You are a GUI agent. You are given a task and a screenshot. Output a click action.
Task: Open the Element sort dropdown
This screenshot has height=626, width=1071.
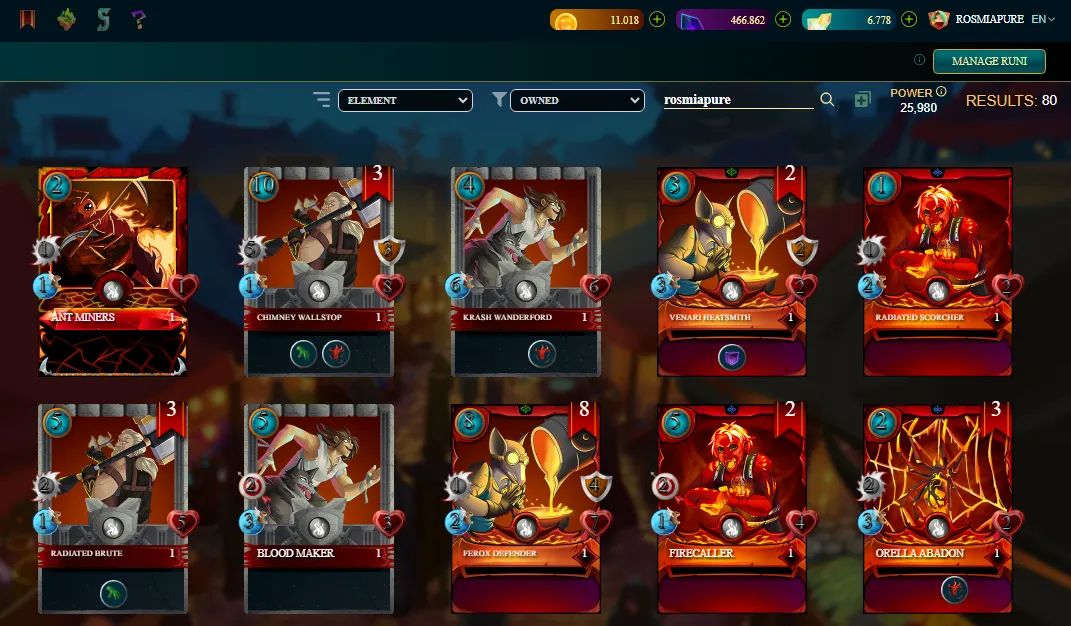click(405, 100)
